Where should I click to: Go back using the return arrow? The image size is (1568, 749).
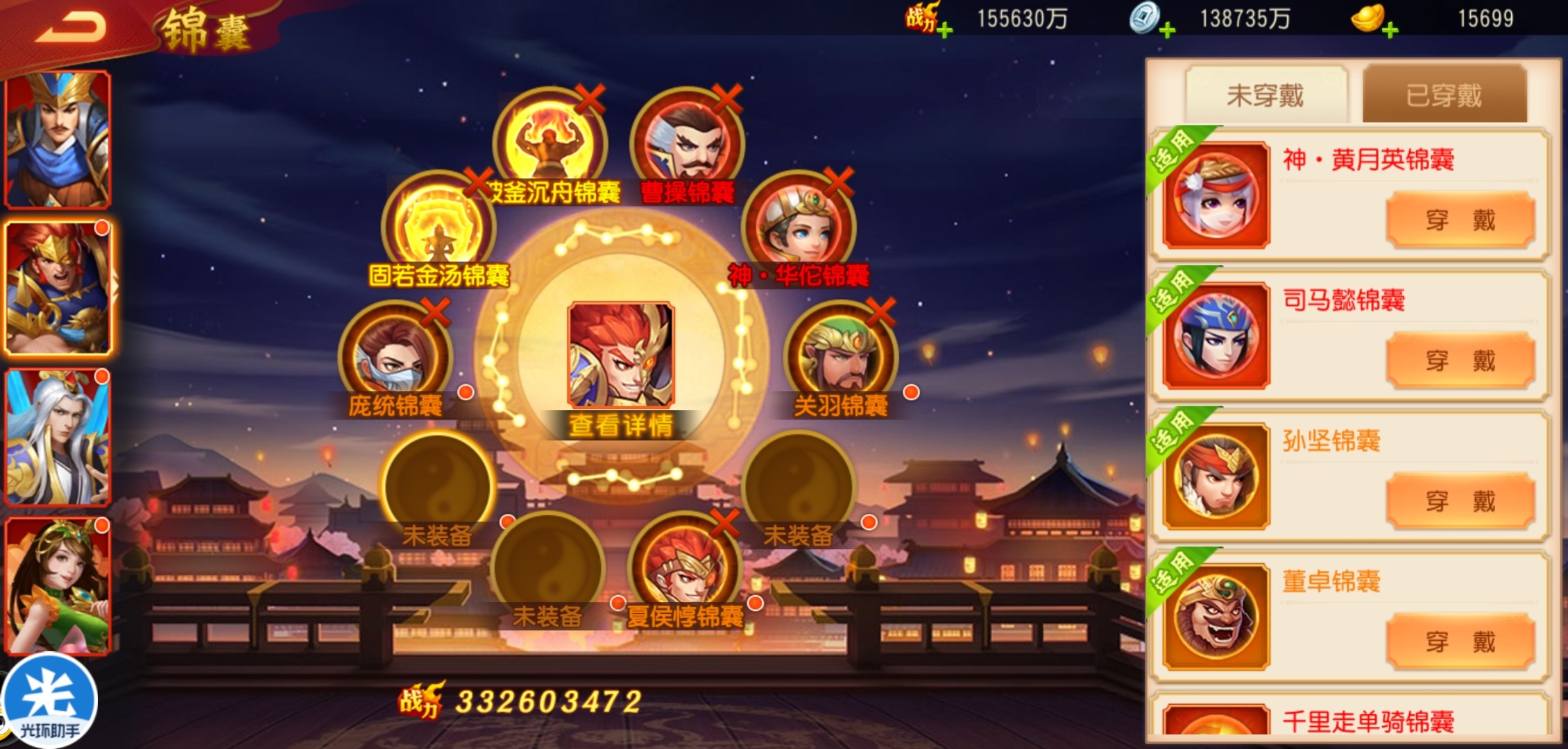pyautogui.click(x=70, y=28)
